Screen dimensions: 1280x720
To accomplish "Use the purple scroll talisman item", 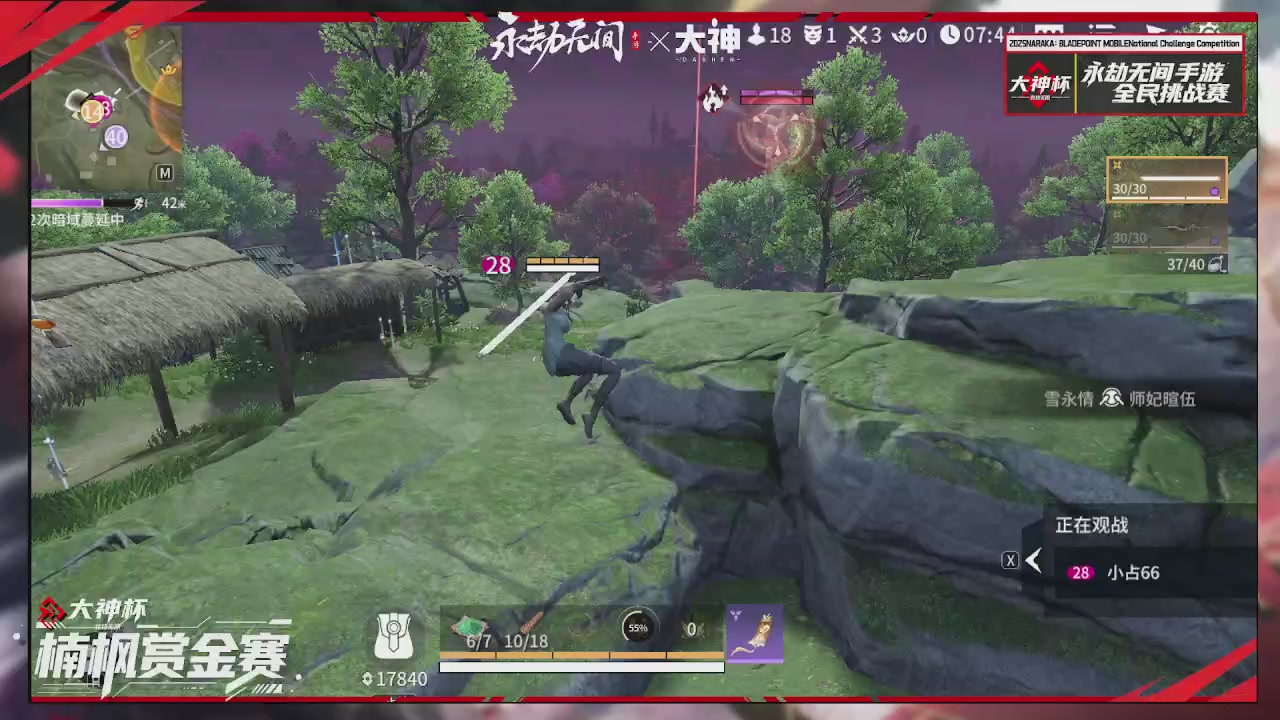I will click(x=757, y=633).
